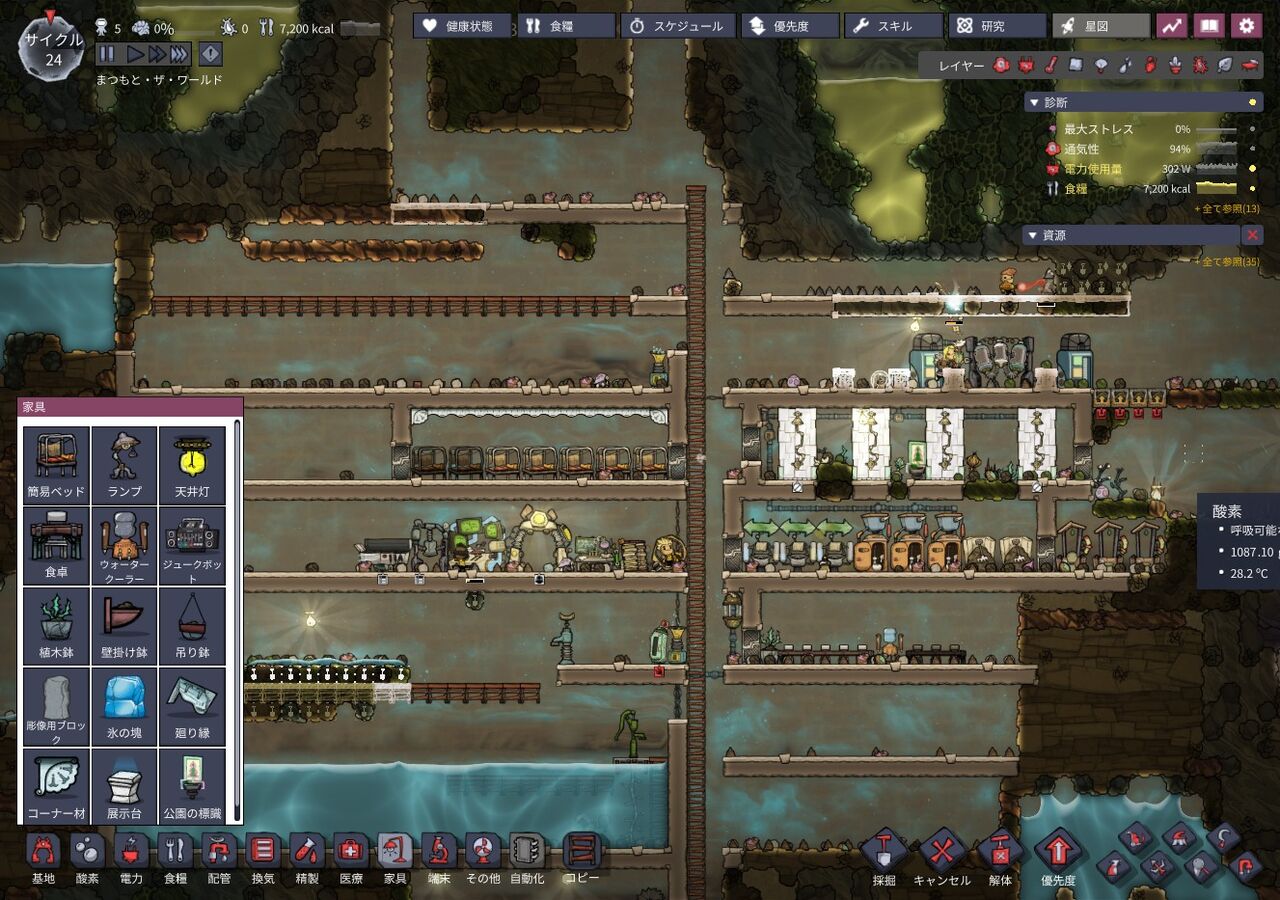Pause the game with the pause button
This screenshot has width=1280, height=900.
click(106, 54)
